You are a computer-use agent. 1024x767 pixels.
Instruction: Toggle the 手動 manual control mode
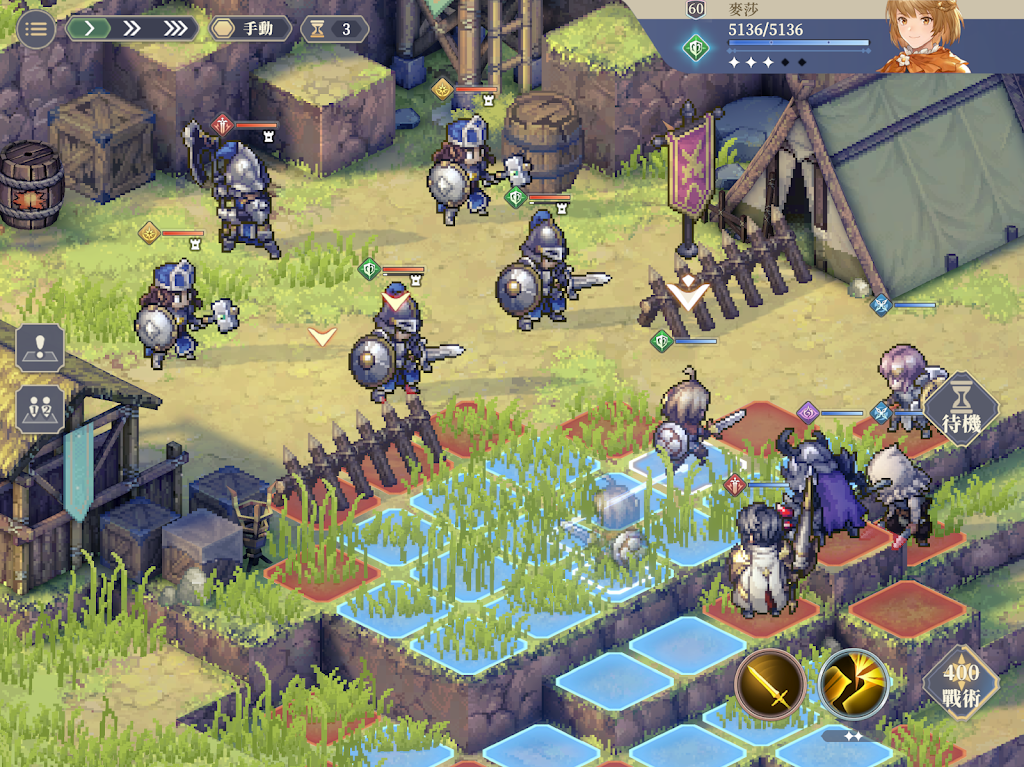click(x=250, y=28)
